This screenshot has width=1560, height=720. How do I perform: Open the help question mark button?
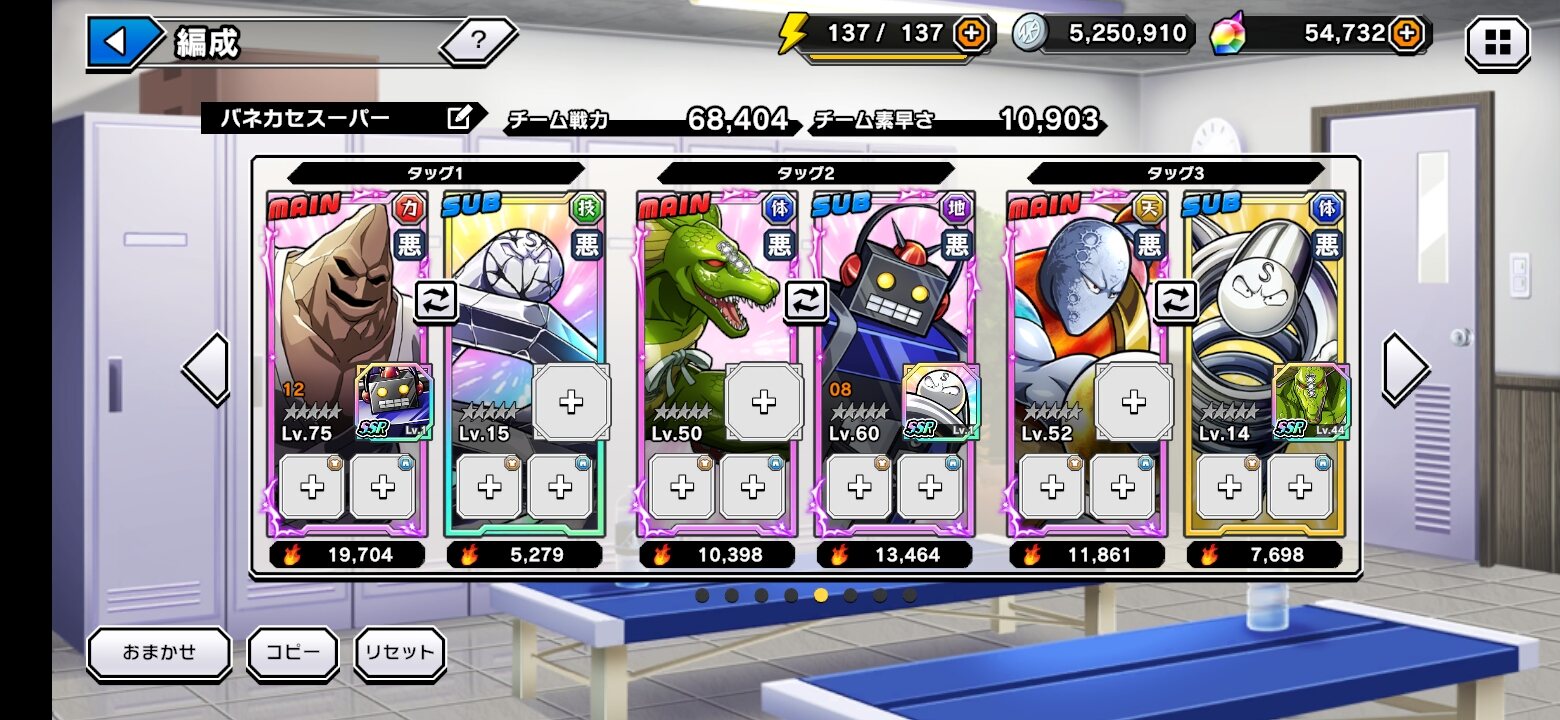(x=478, y=41)
